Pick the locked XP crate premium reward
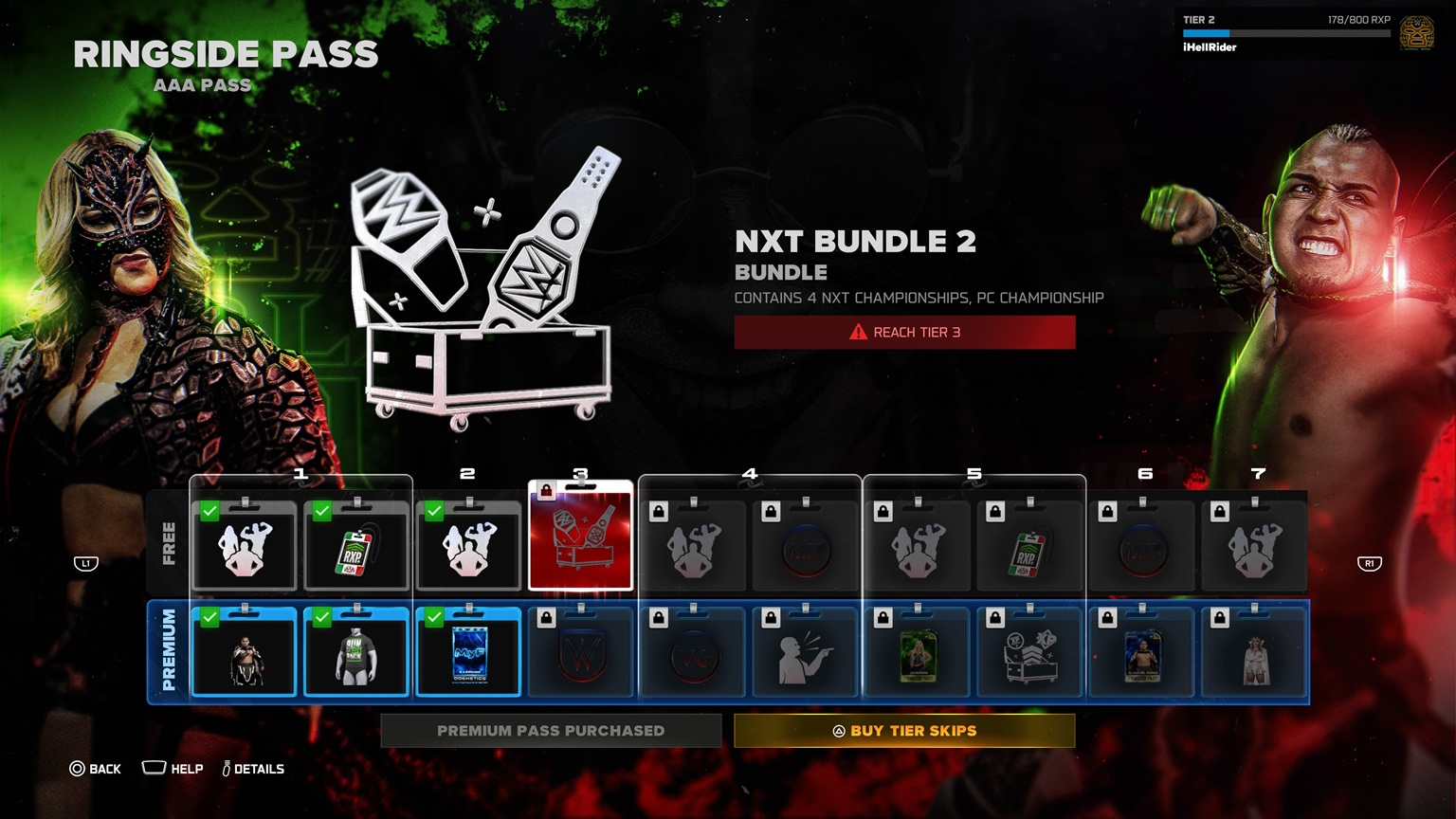The height and width of the screenshot is (819, 1456). pos(1029,653)
